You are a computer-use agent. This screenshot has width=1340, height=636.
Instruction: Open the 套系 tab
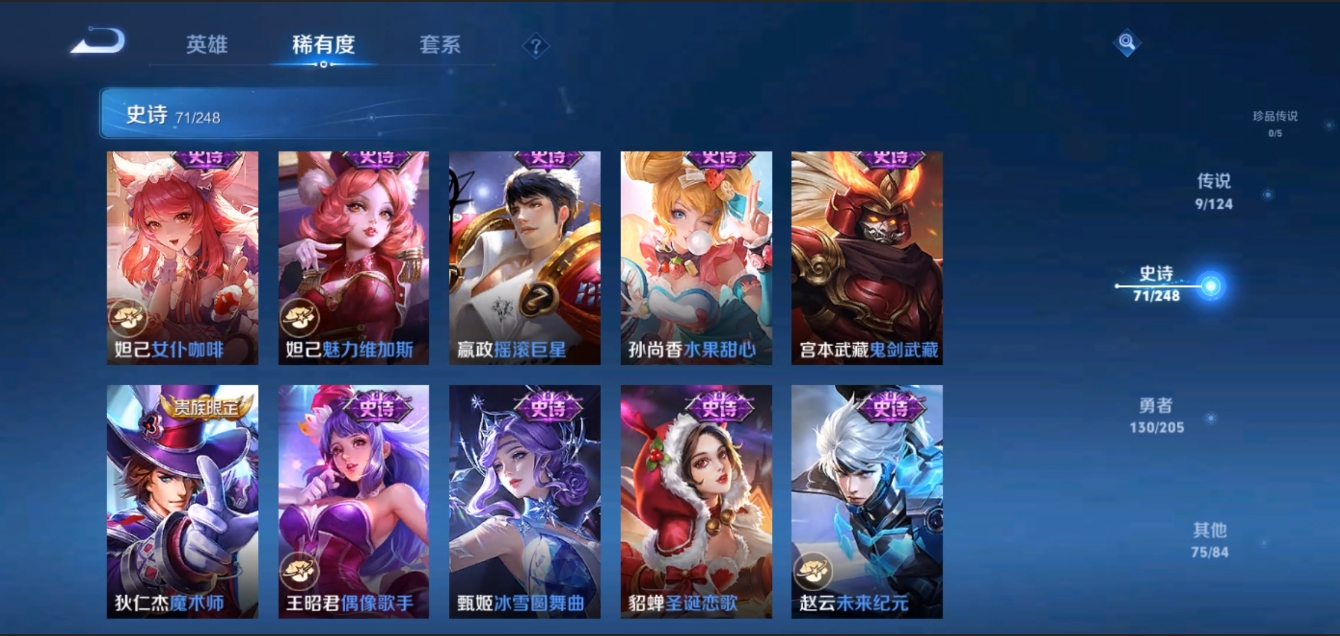[440, 45]
